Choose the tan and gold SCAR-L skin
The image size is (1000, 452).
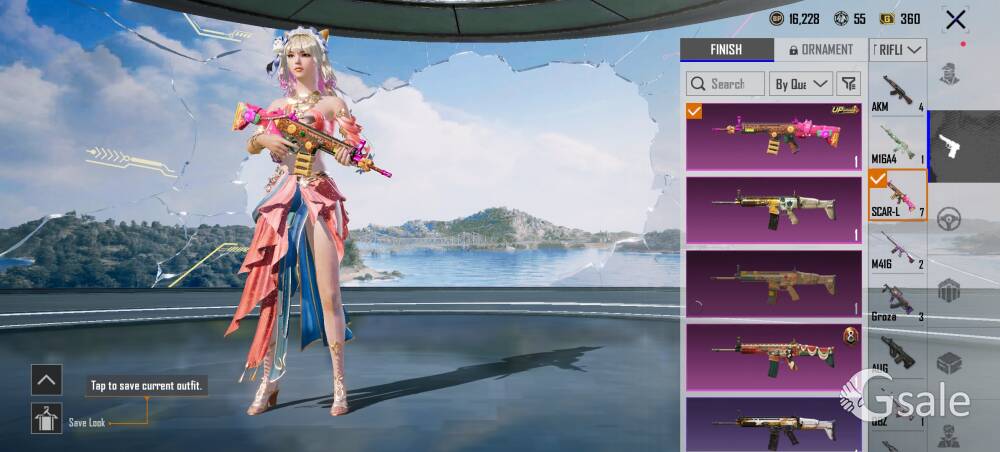(x=773, y=209)
